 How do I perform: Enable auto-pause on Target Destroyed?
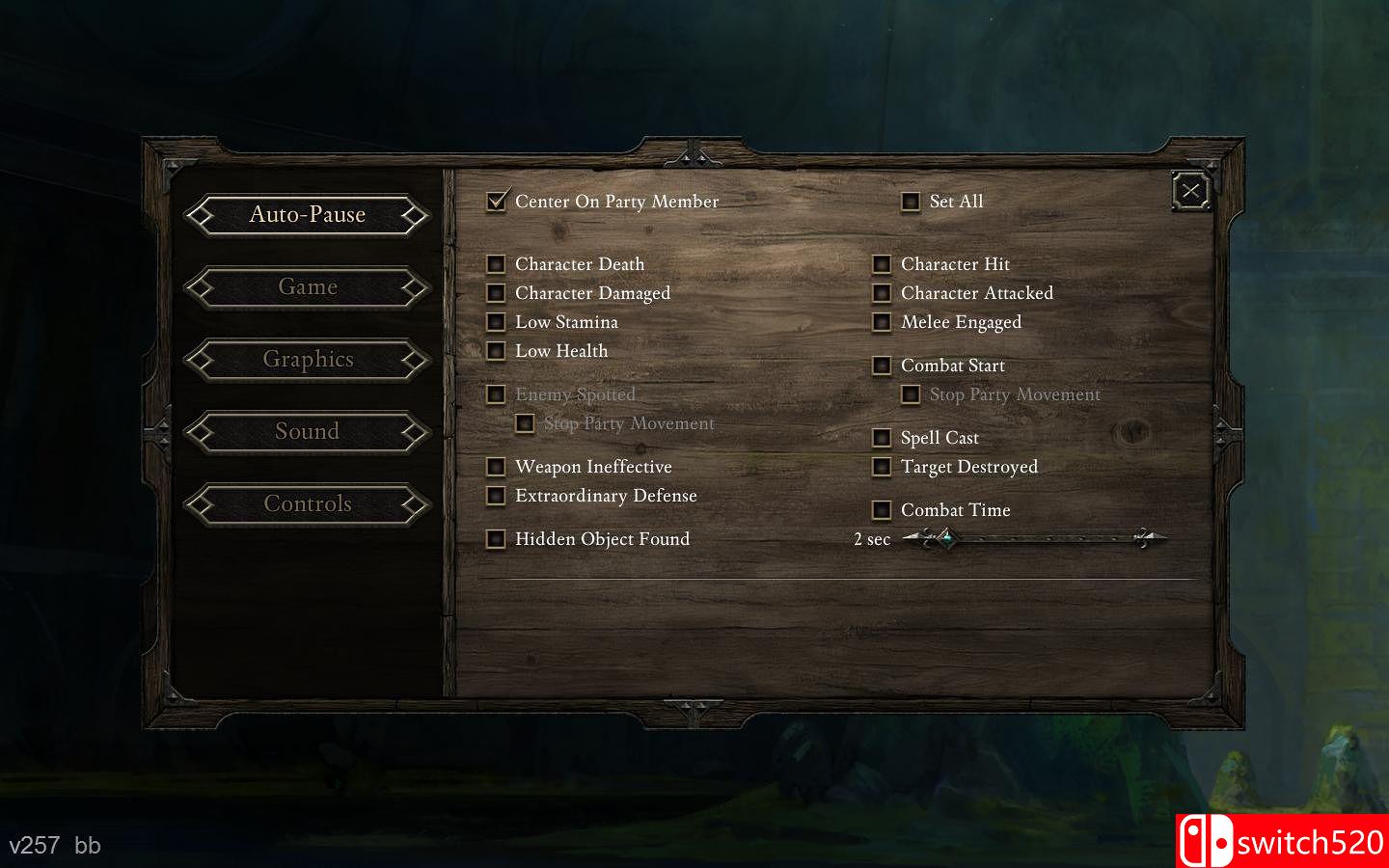point(883,467)
